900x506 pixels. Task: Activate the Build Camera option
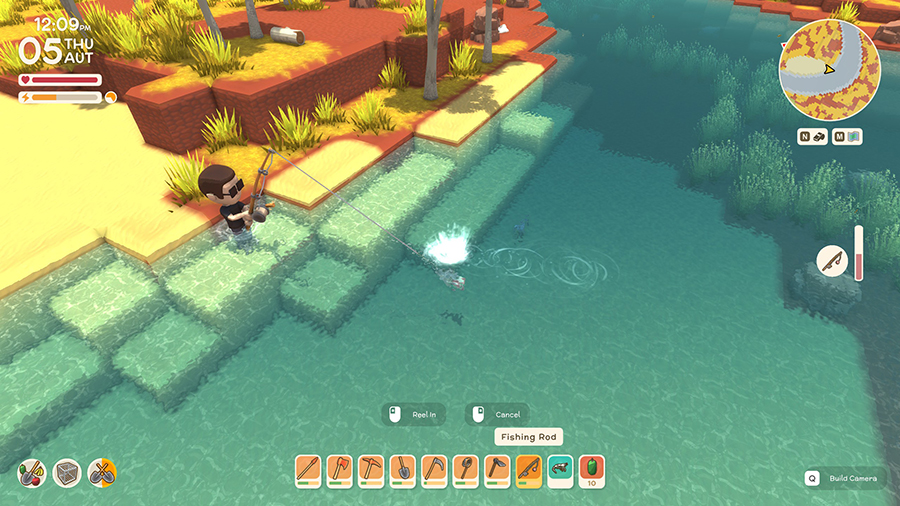coord(843,478)
